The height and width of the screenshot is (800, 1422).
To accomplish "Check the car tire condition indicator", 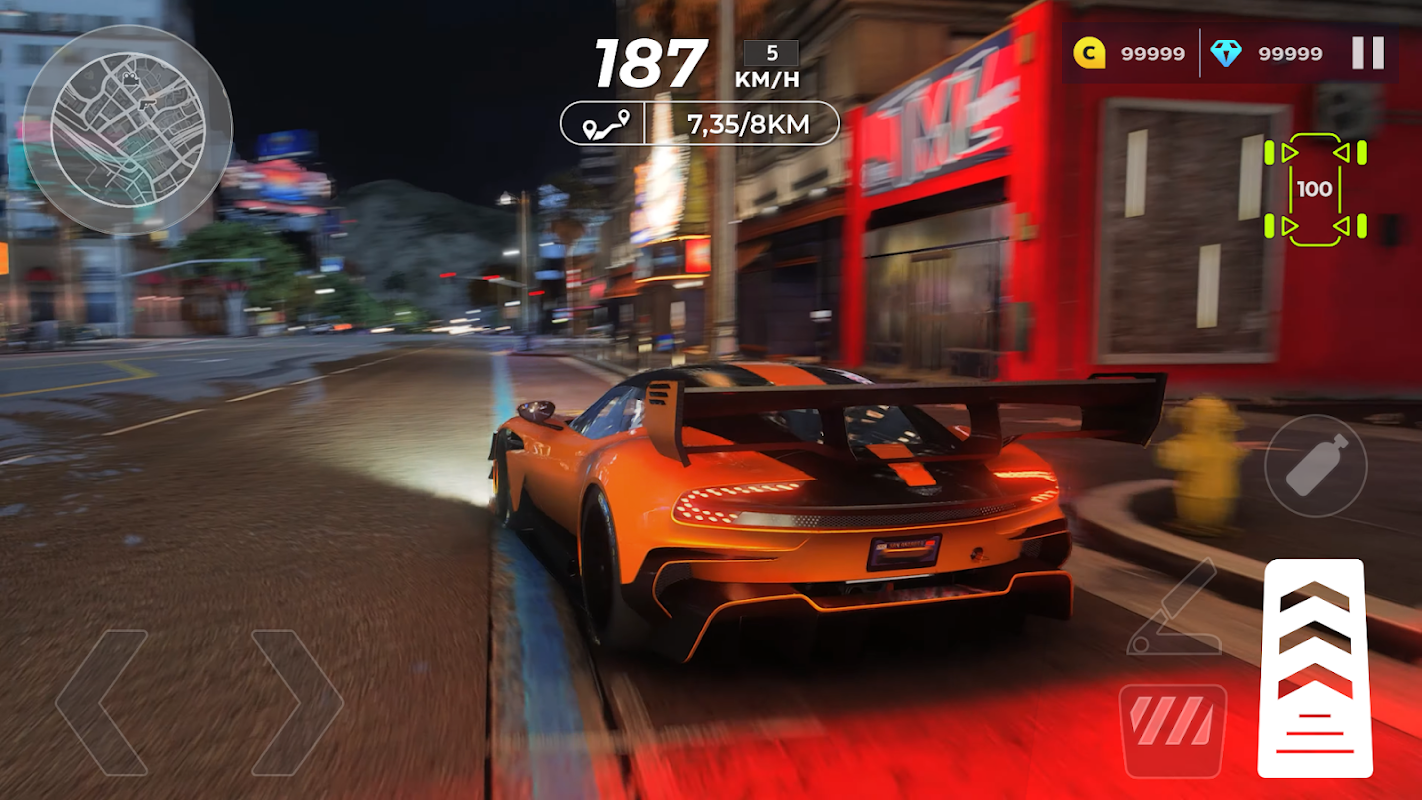I will pyautogui.click(x=1314, y=189).
